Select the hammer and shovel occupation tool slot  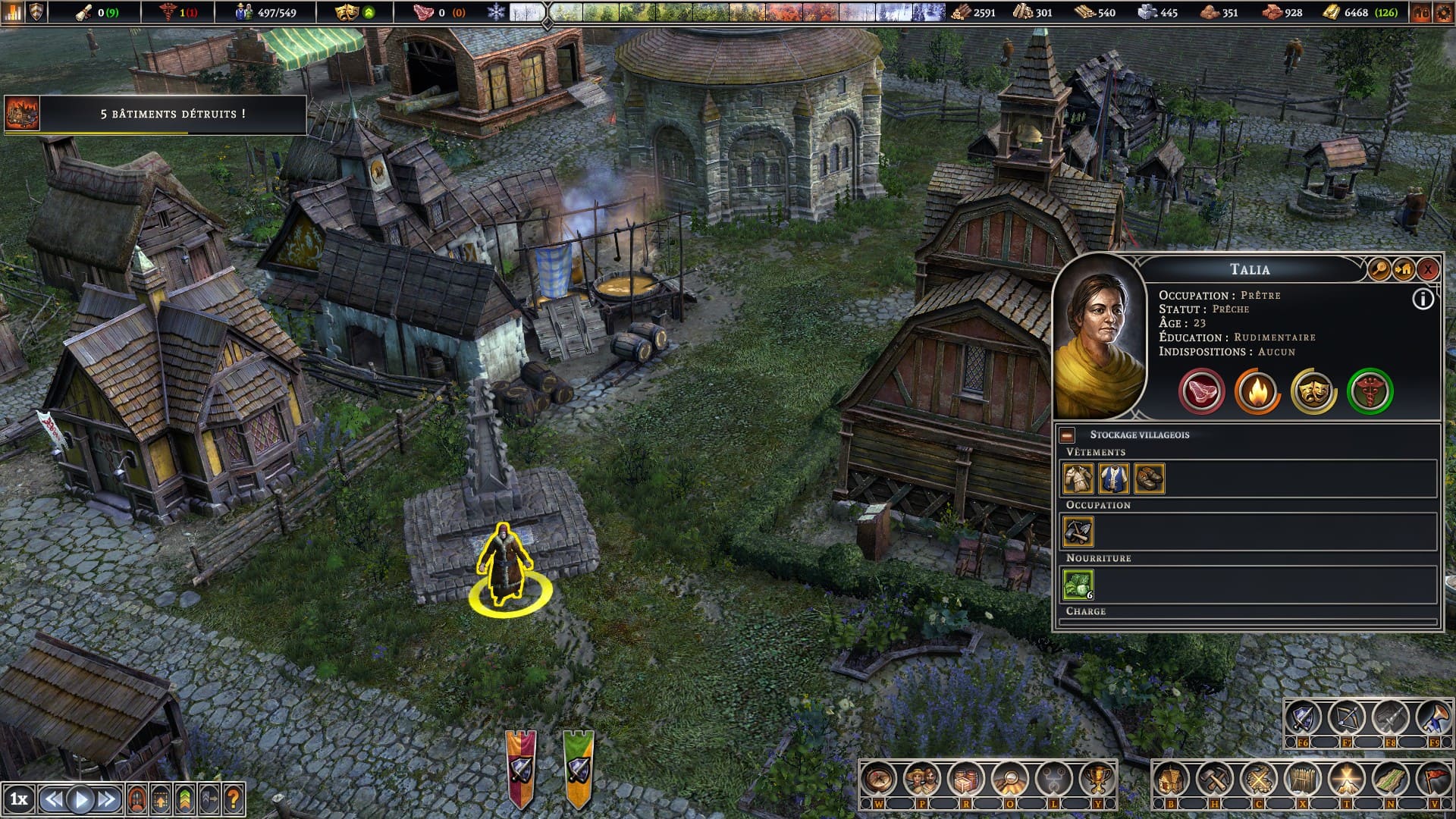pyautogui.click(x=1078, y=532)
